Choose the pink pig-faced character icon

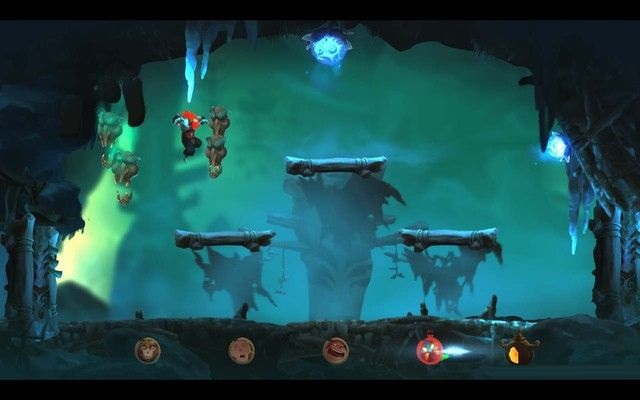241,350
